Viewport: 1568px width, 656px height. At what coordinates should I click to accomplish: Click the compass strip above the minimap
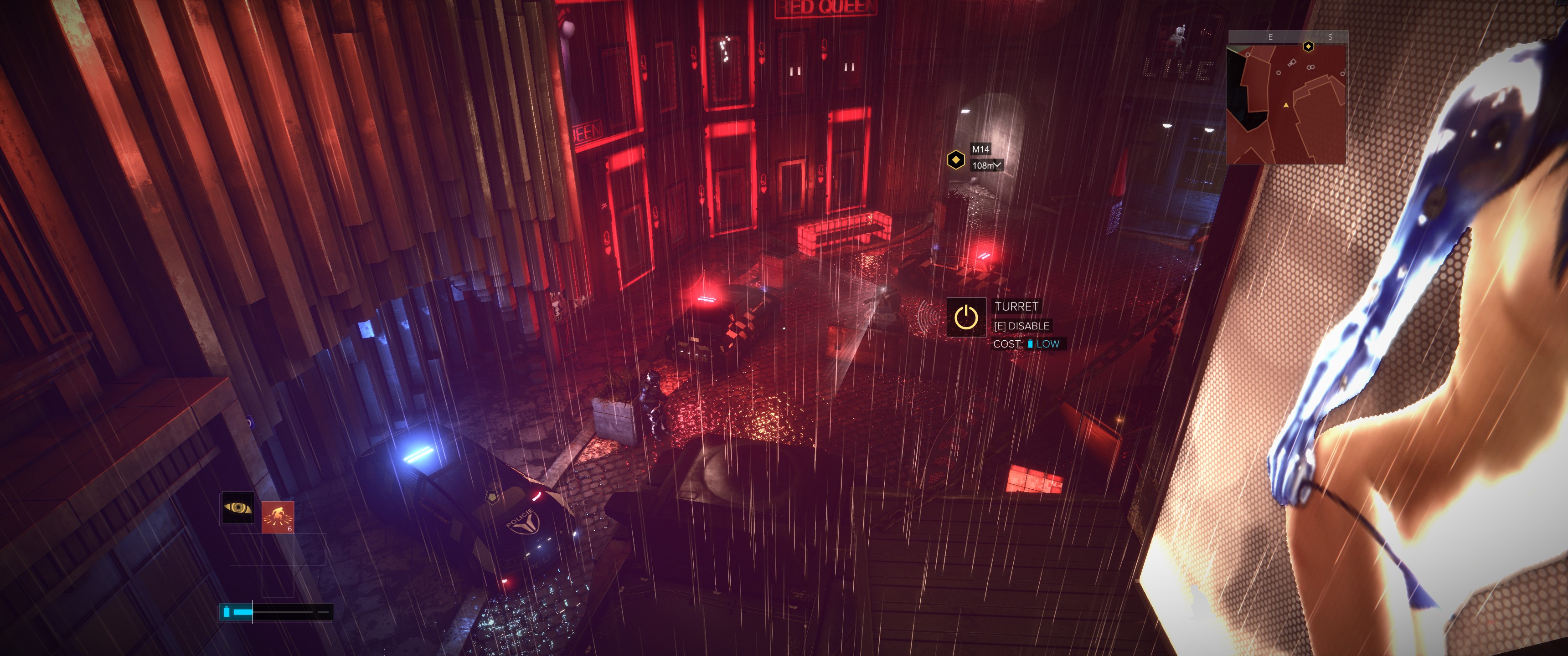point(1287,36)
